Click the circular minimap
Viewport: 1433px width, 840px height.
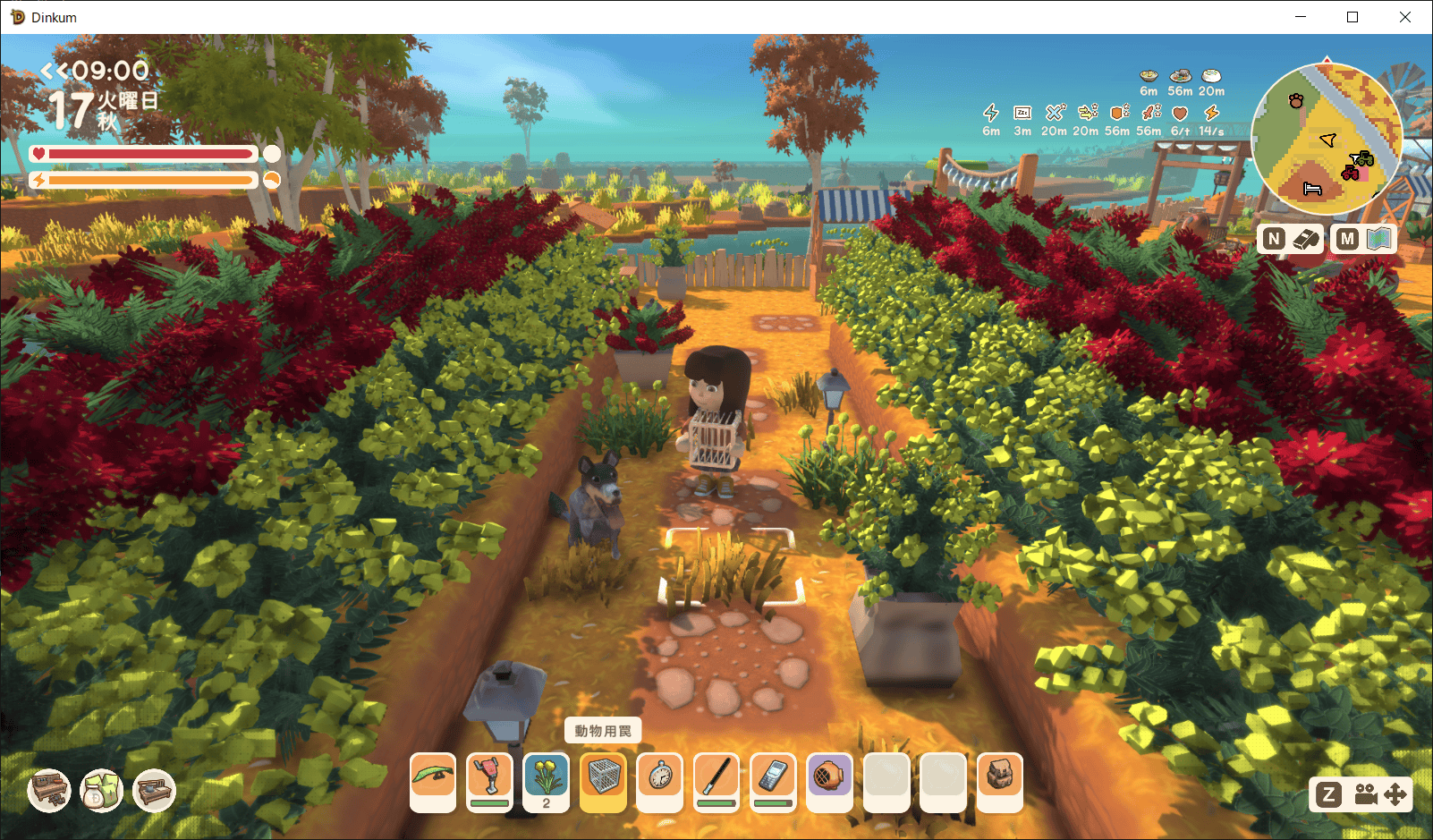tap(1327, 137)
